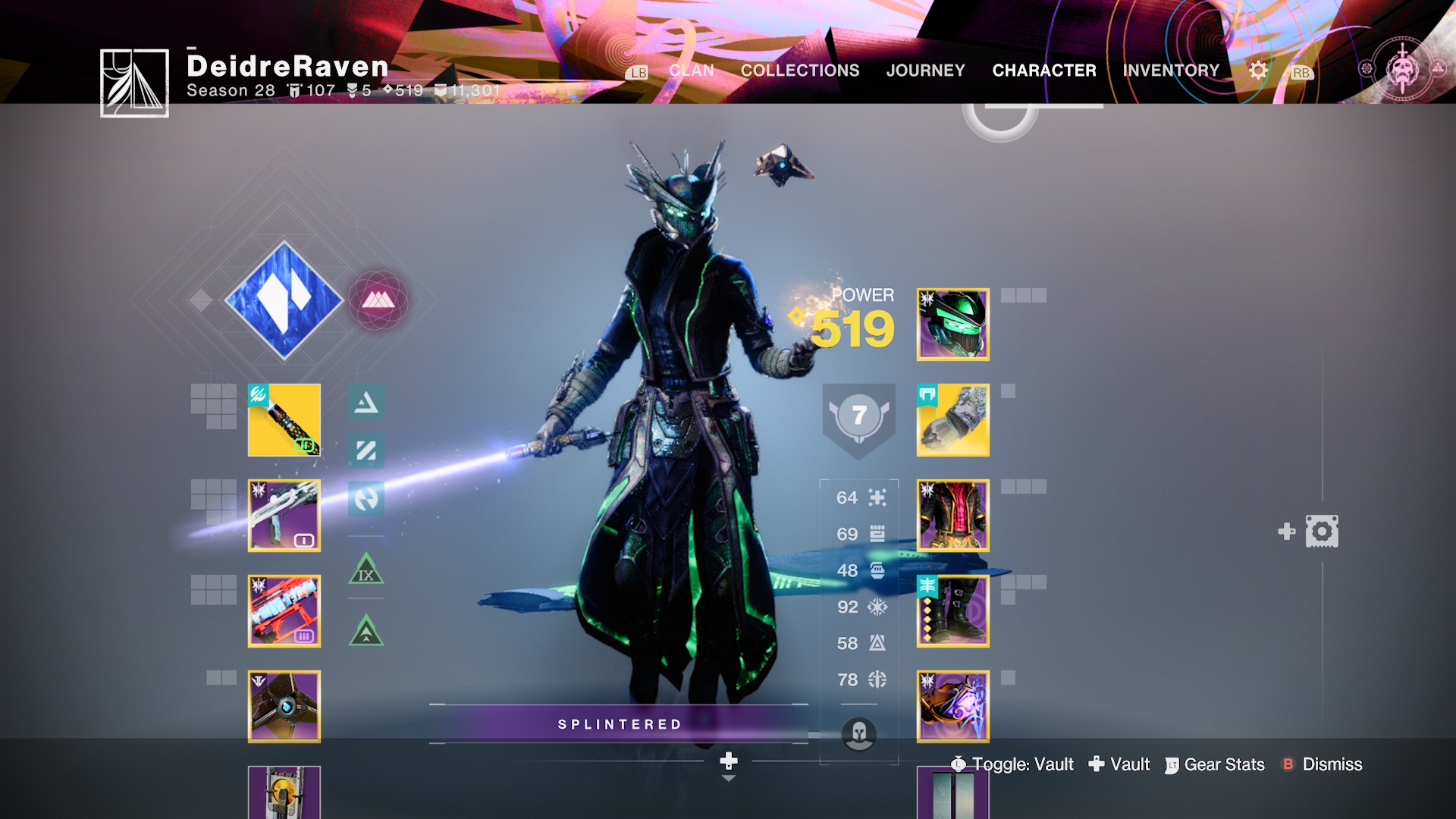Inspect the green-visor helmet slot
This screenshot has width=1456, height=819.
click(x=952, y=325)
